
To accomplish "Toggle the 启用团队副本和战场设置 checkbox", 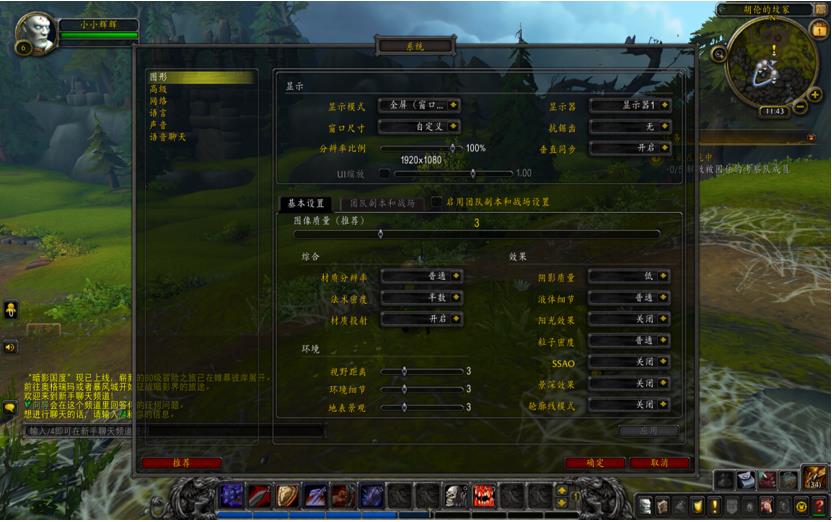I will 437,202.
